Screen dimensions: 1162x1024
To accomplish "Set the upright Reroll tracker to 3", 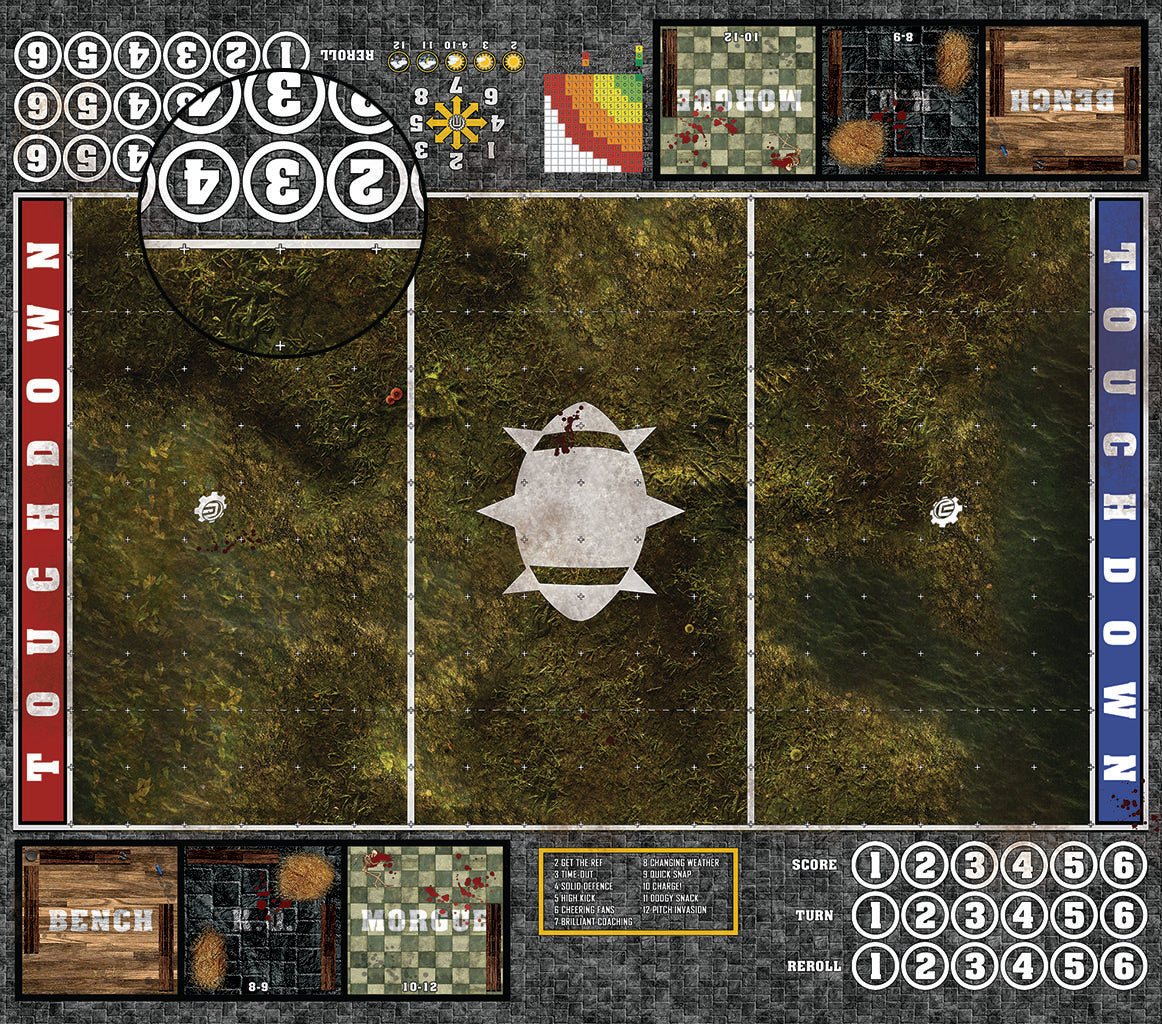I will 974,966.
